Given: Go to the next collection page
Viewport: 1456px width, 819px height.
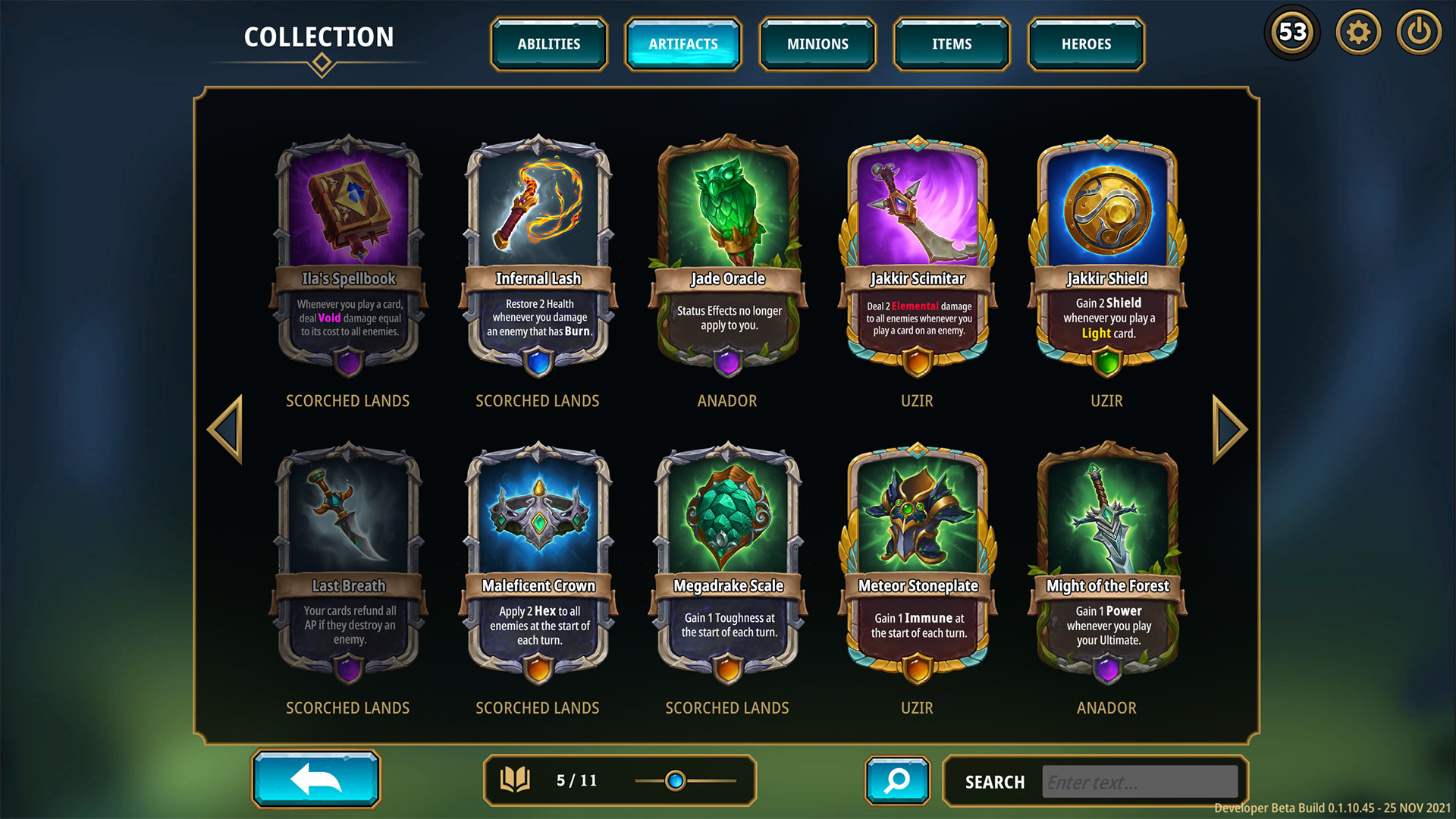Looking at the screenshot, I should (1228, 429).
